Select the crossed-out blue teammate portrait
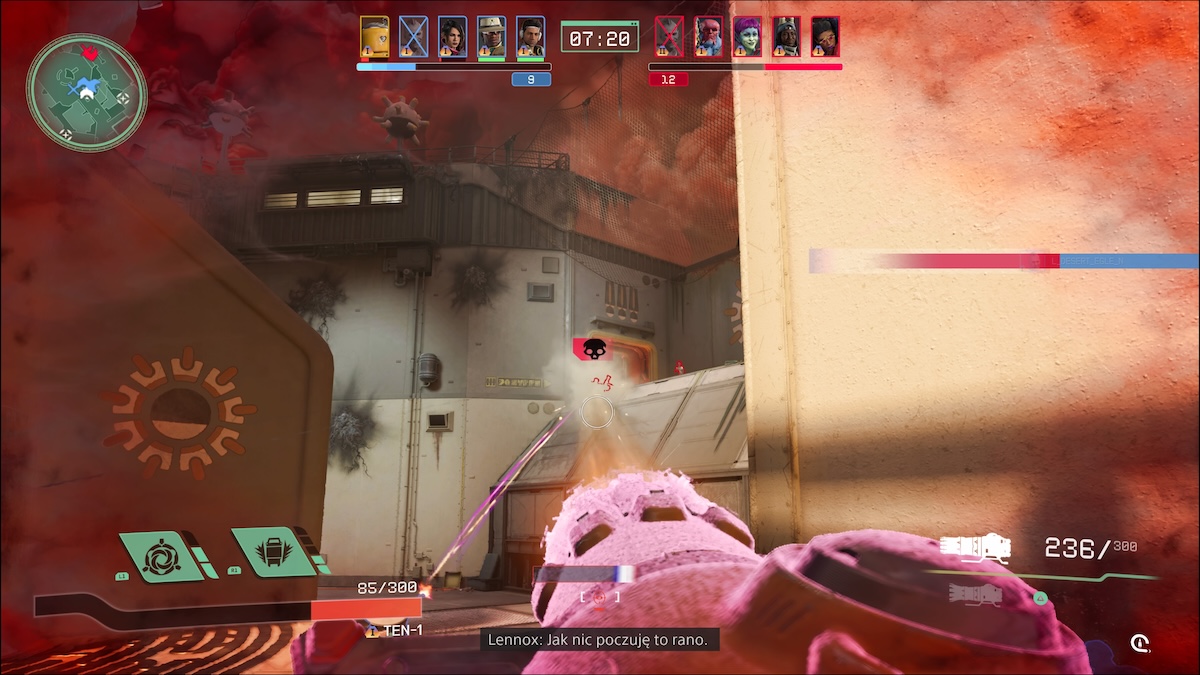 tap(413, 37)
